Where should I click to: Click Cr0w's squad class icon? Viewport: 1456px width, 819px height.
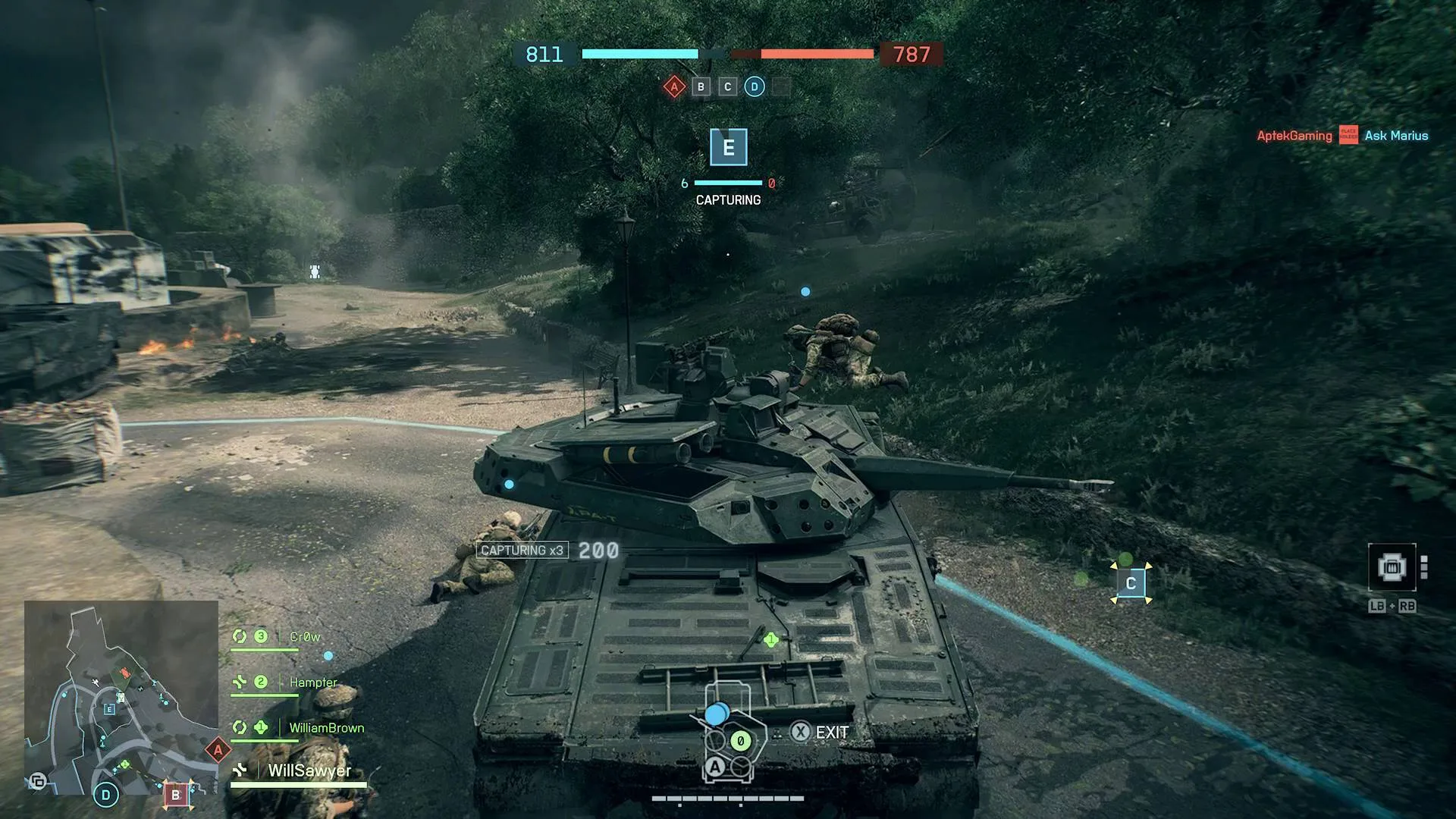(x=240, y=636)
